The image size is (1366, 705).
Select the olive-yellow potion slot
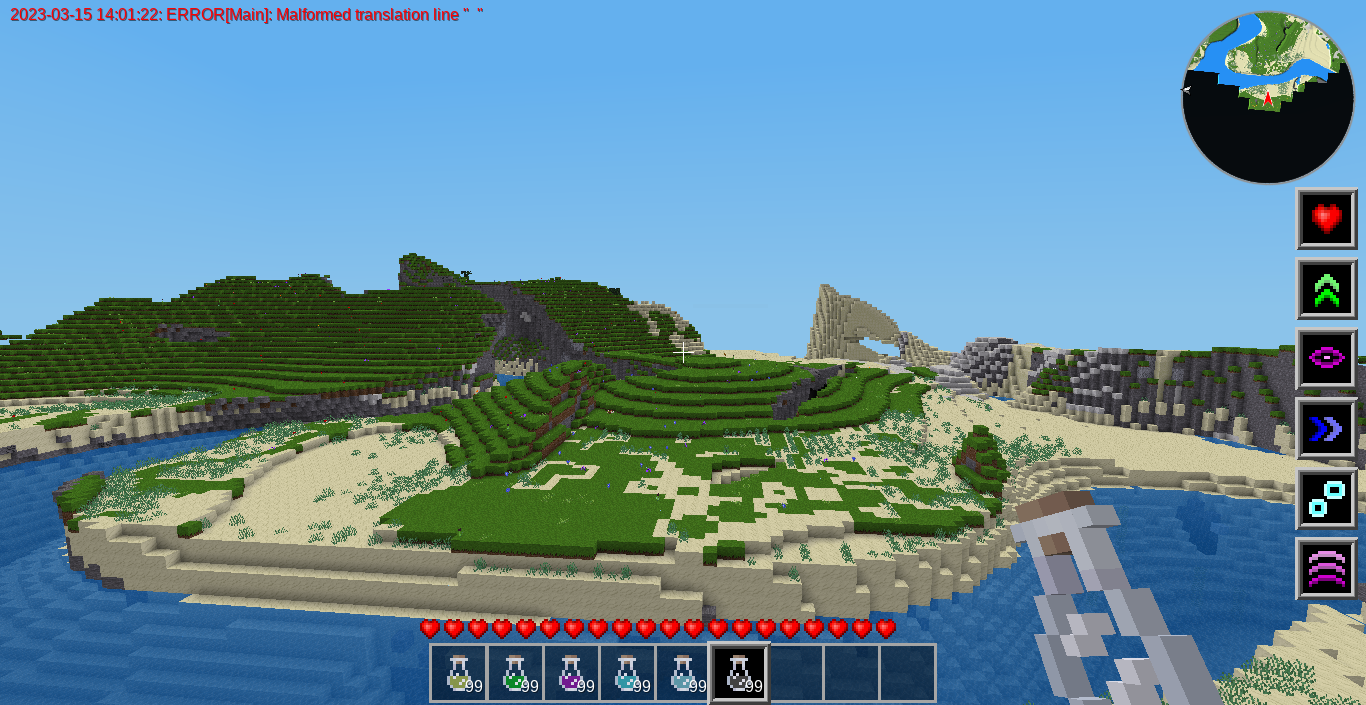(x=459, y=673)
